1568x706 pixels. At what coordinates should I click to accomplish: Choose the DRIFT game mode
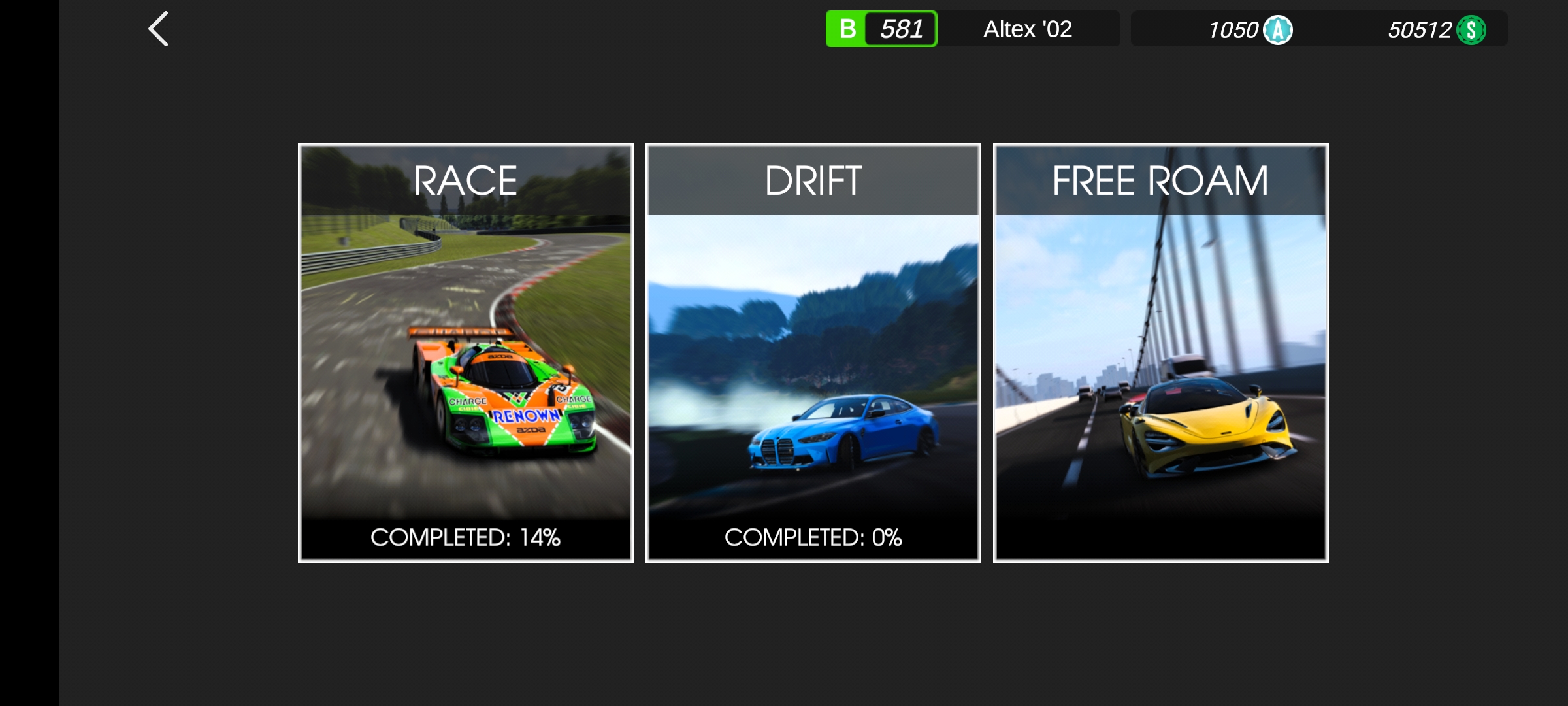[813, 353]
